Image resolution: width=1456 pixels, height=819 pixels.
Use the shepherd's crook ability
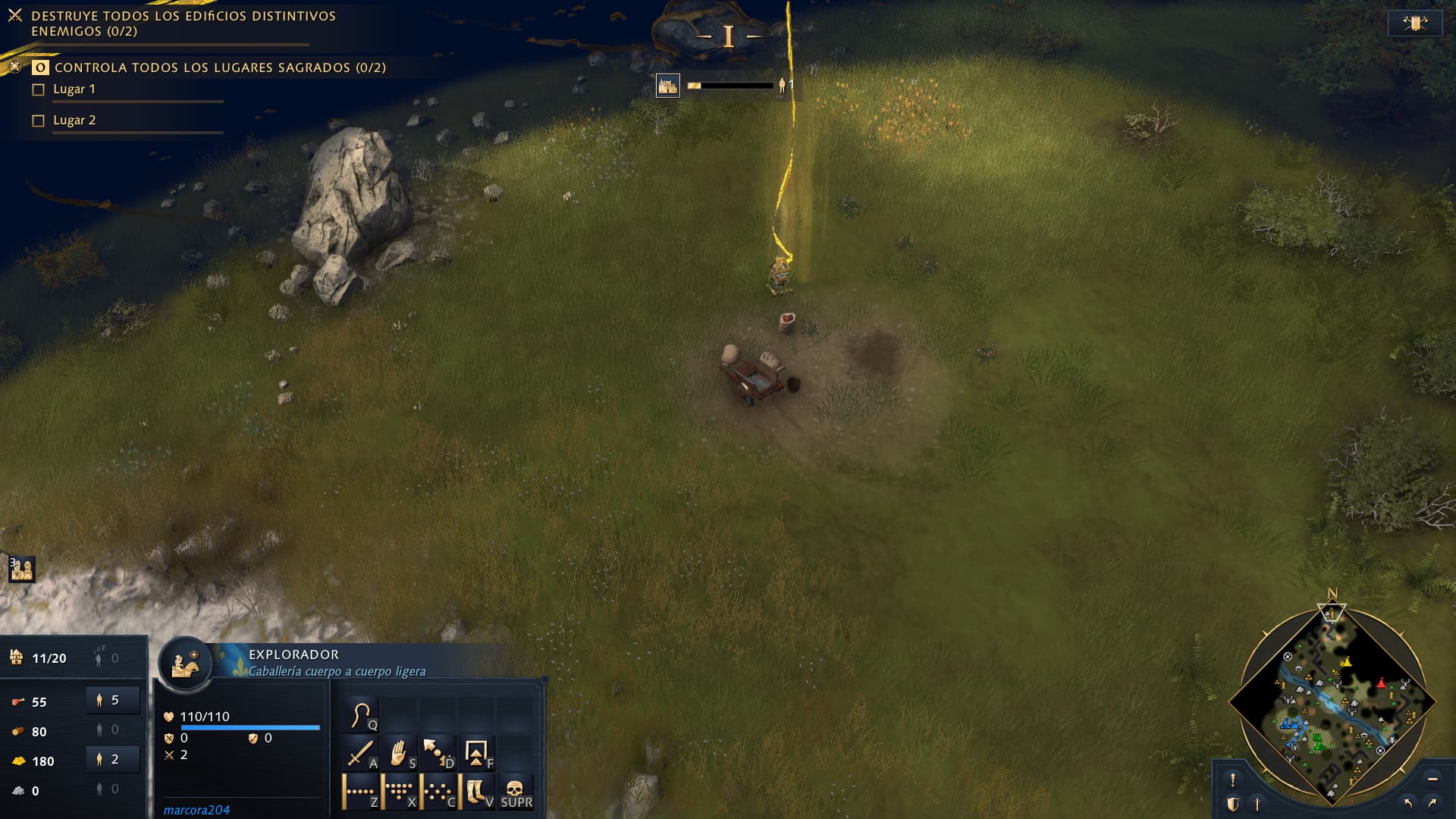click(x=361, y=715)
